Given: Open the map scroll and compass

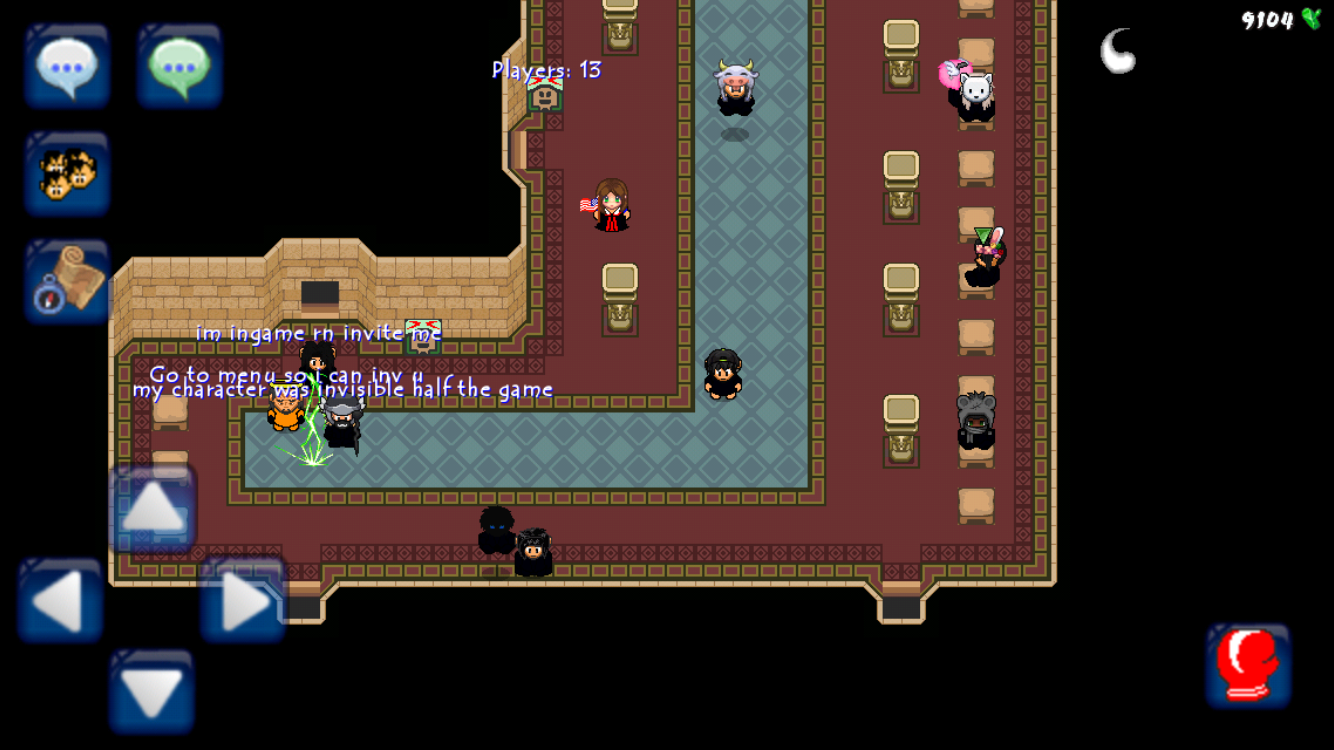Looking at the screenshot, I should 67,281.
